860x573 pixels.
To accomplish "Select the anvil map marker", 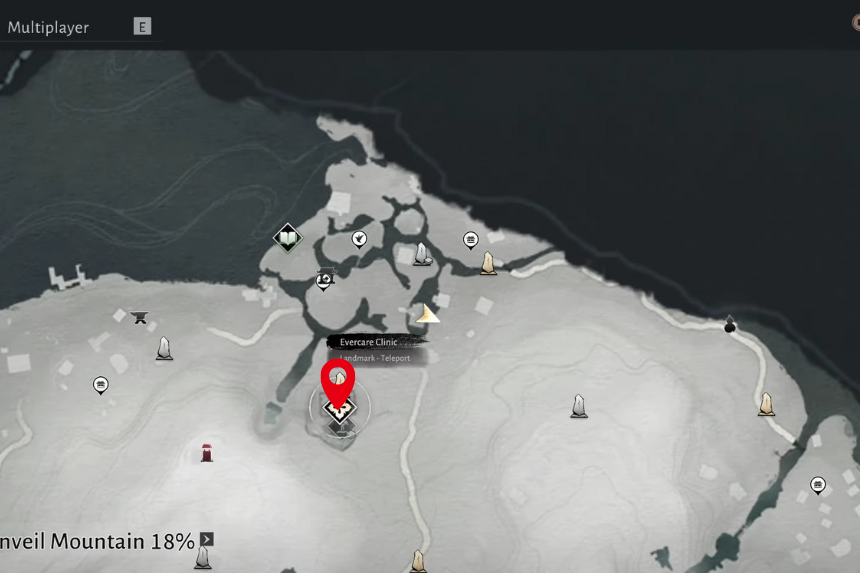I will 139,317.
